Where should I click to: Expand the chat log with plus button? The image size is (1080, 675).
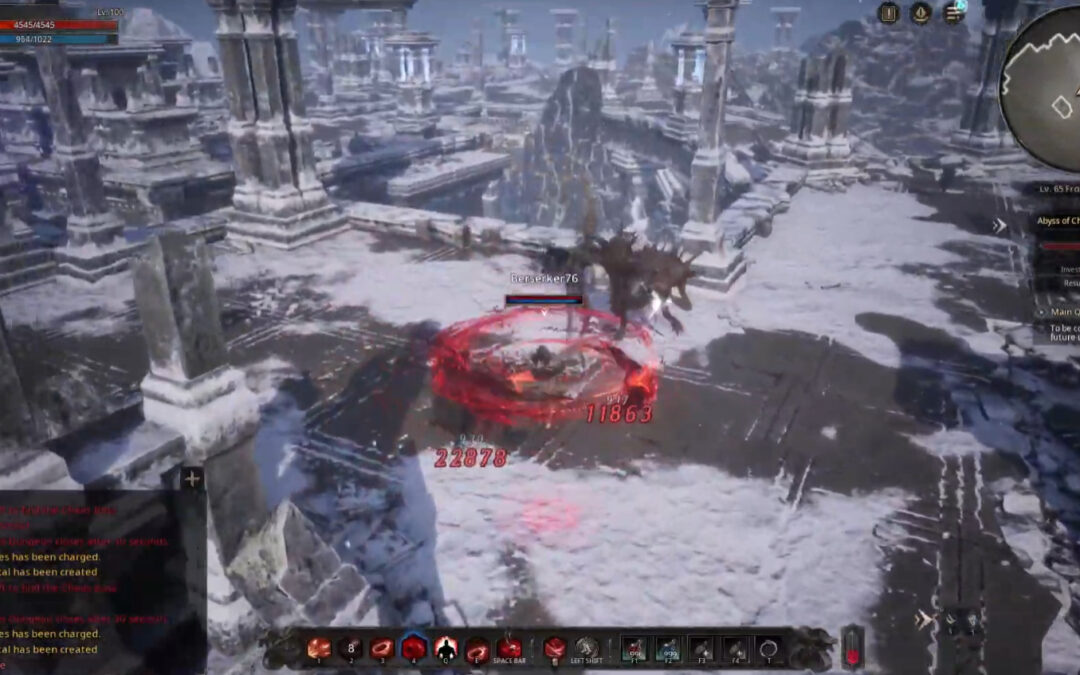click(192, 479)
